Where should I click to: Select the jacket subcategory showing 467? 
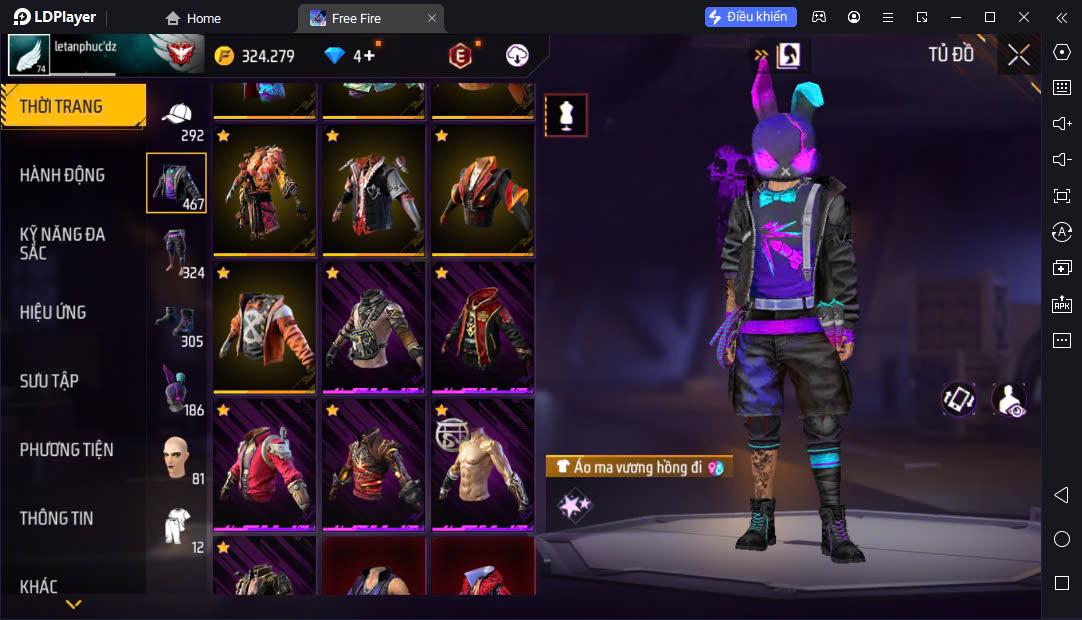176,183
